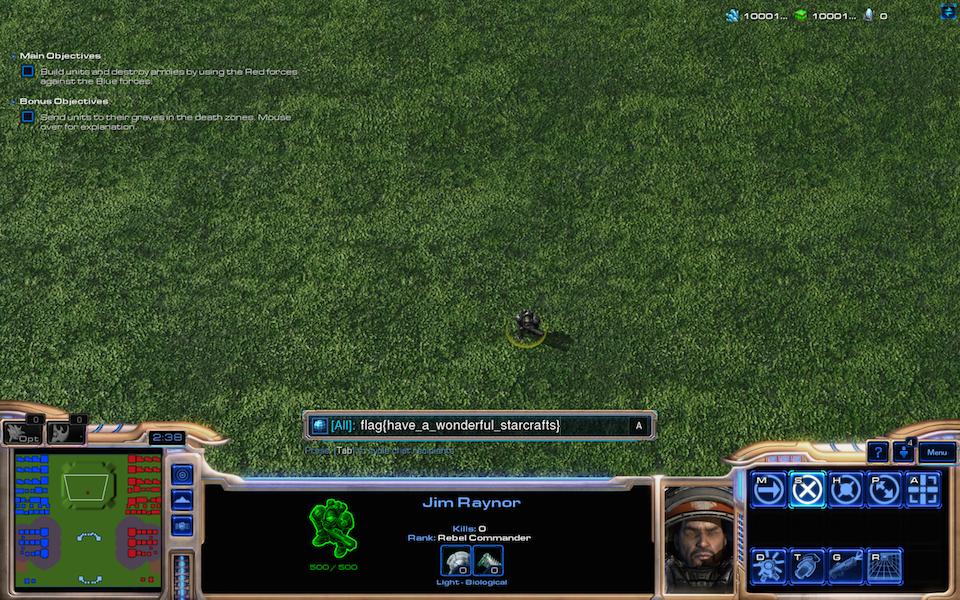Click the minimap ping button
The width and height of the screenshot is (960, 600).
pyautogui.click(x=182, y=474)
